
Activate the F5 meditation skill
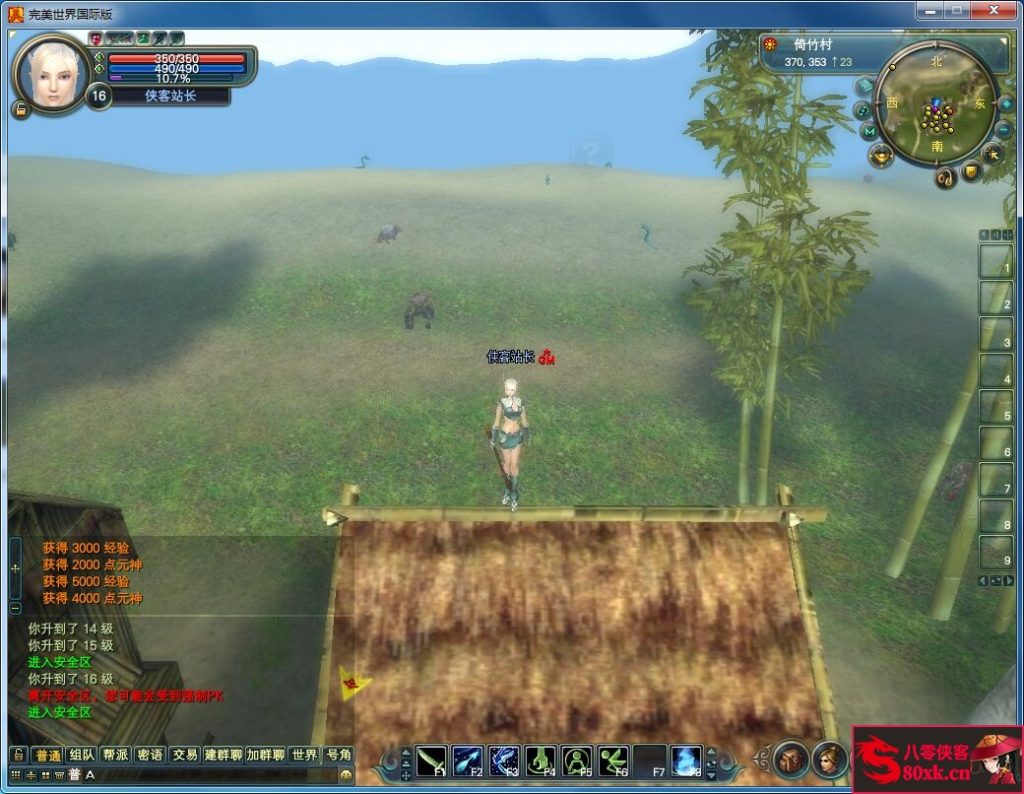(x=577, y=760)
